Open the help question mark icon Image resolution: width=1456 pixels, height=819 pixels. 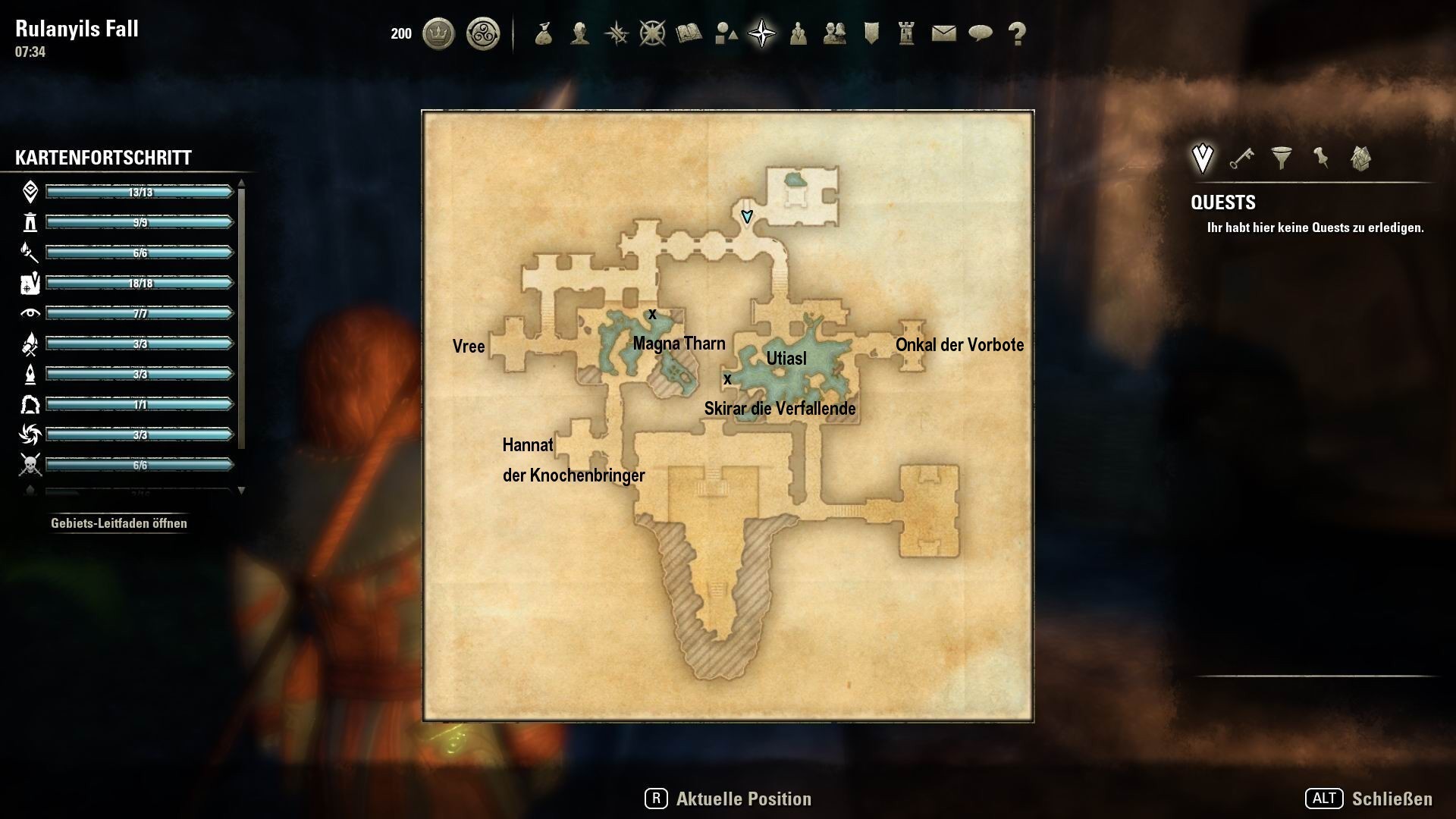[x=1016, y=33]
